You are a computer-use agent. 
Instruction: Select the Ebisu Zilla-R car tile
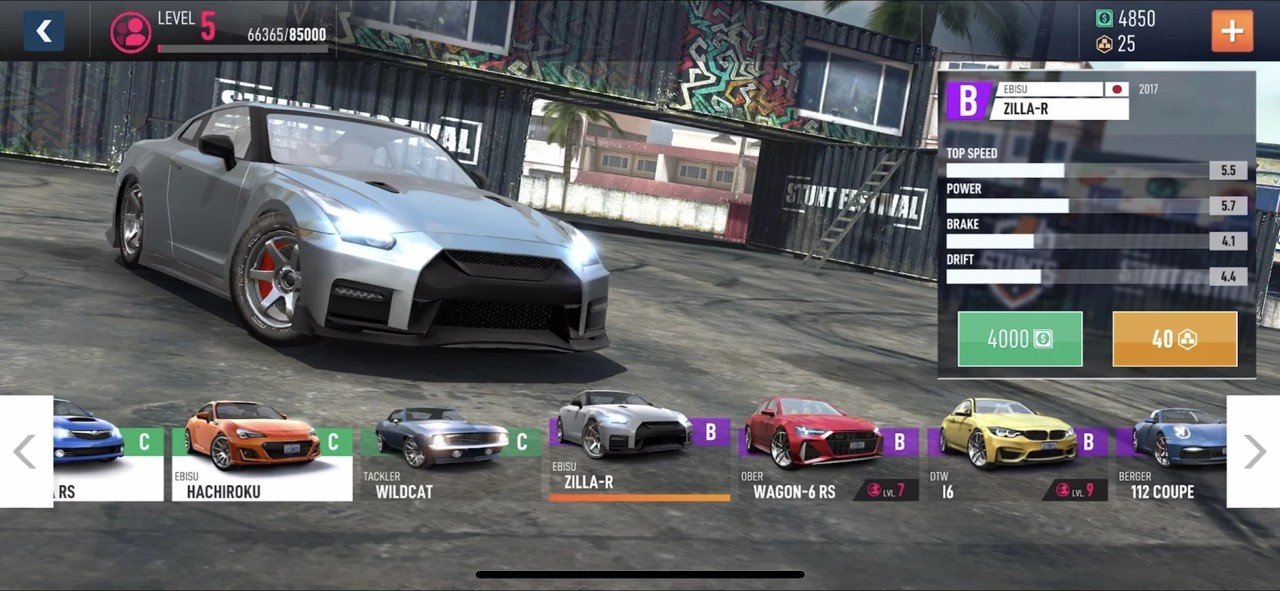[x=638, y=450]
